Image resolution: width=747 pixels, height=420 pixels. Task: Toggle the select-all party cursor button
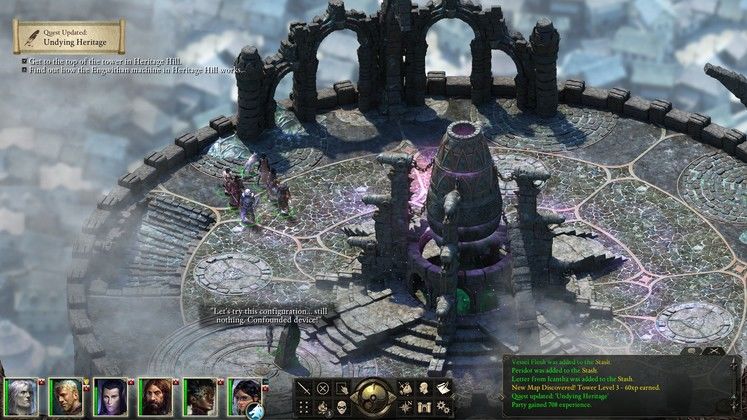pos(341,389)
